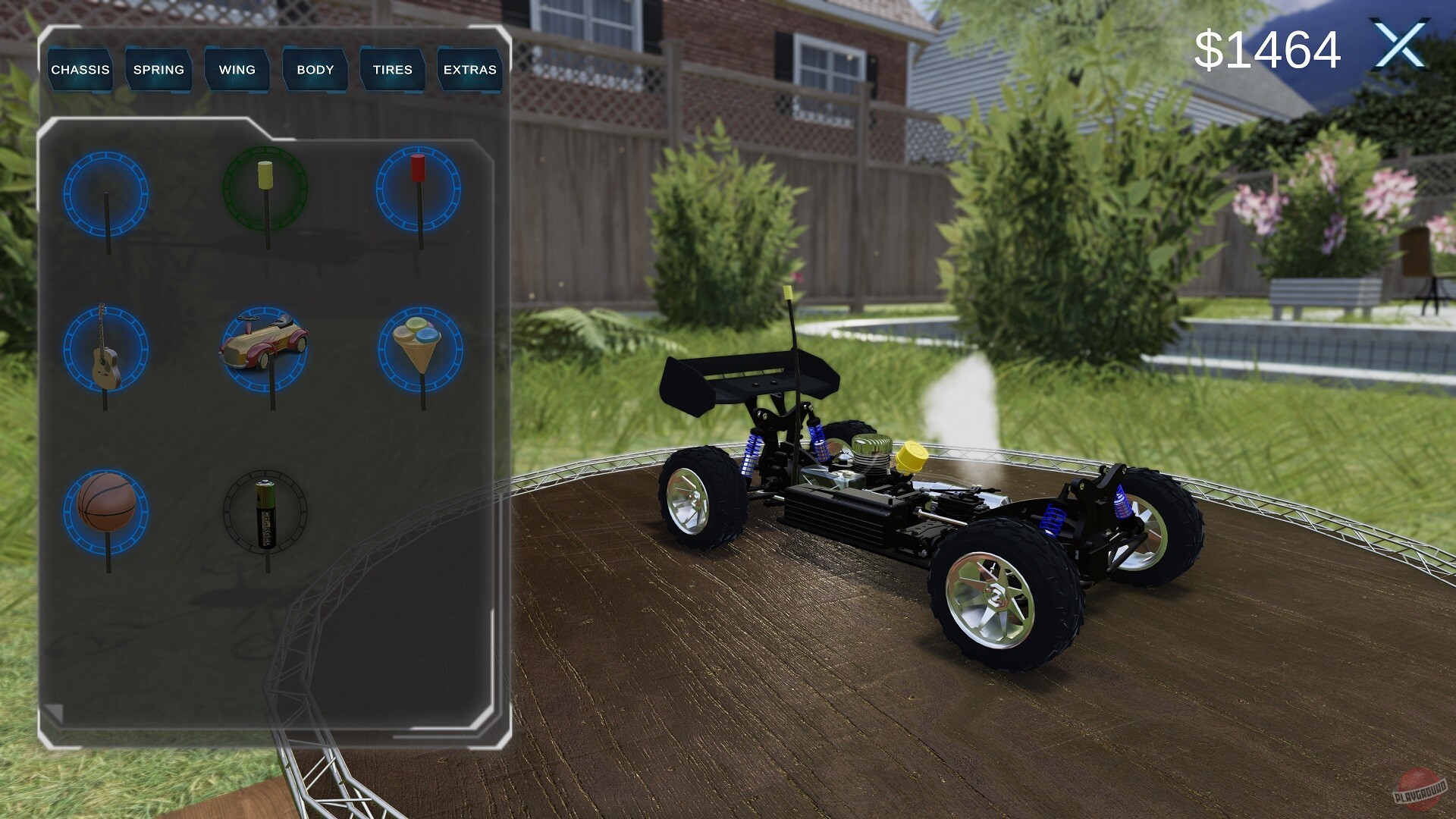This screenshot has height=819, width=1456.
Task: Switch to the WING tab
Action: pos(236,70)
